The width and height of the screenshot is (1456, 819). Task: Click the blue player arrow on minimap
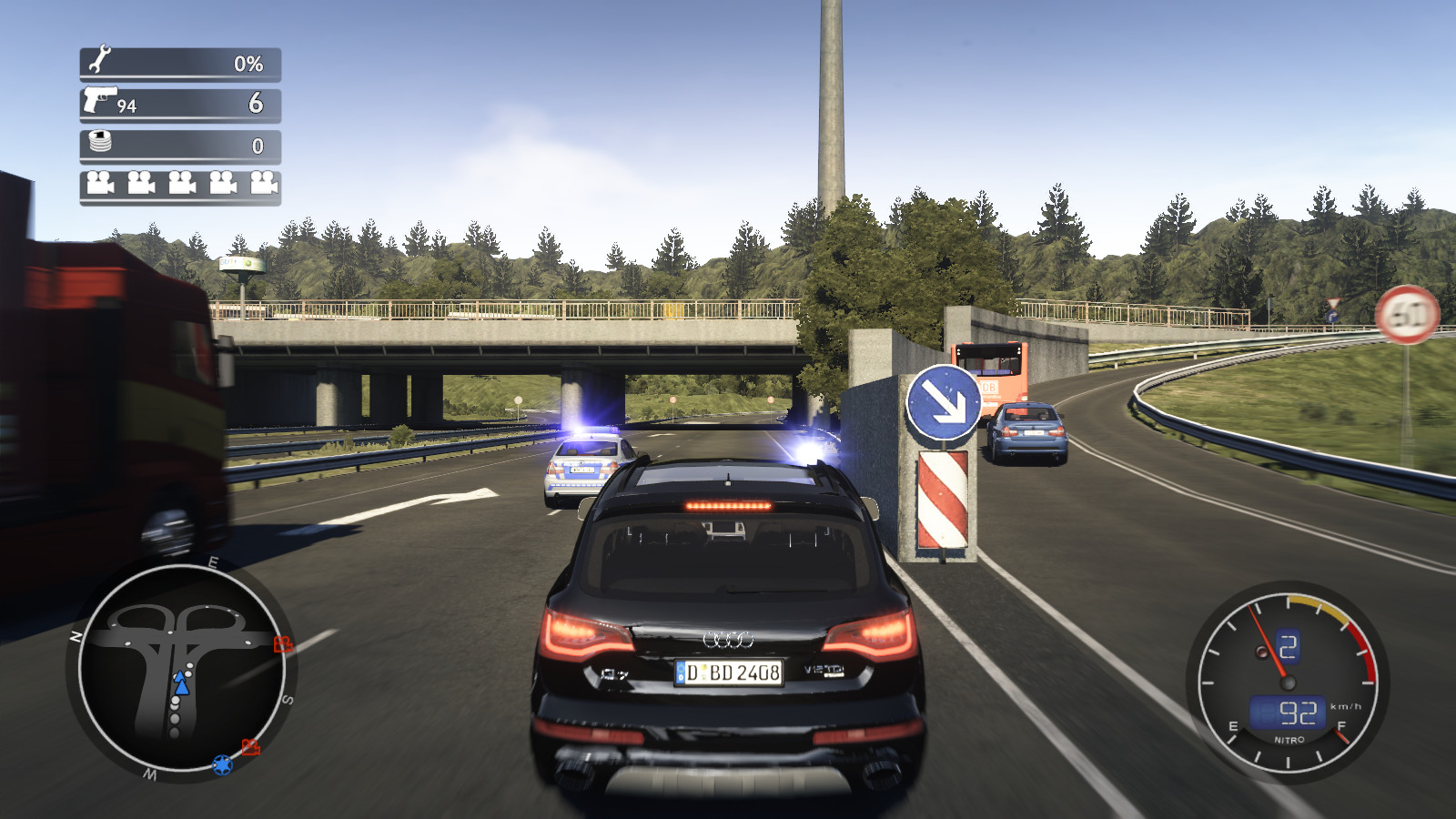(x=181, y=683)
